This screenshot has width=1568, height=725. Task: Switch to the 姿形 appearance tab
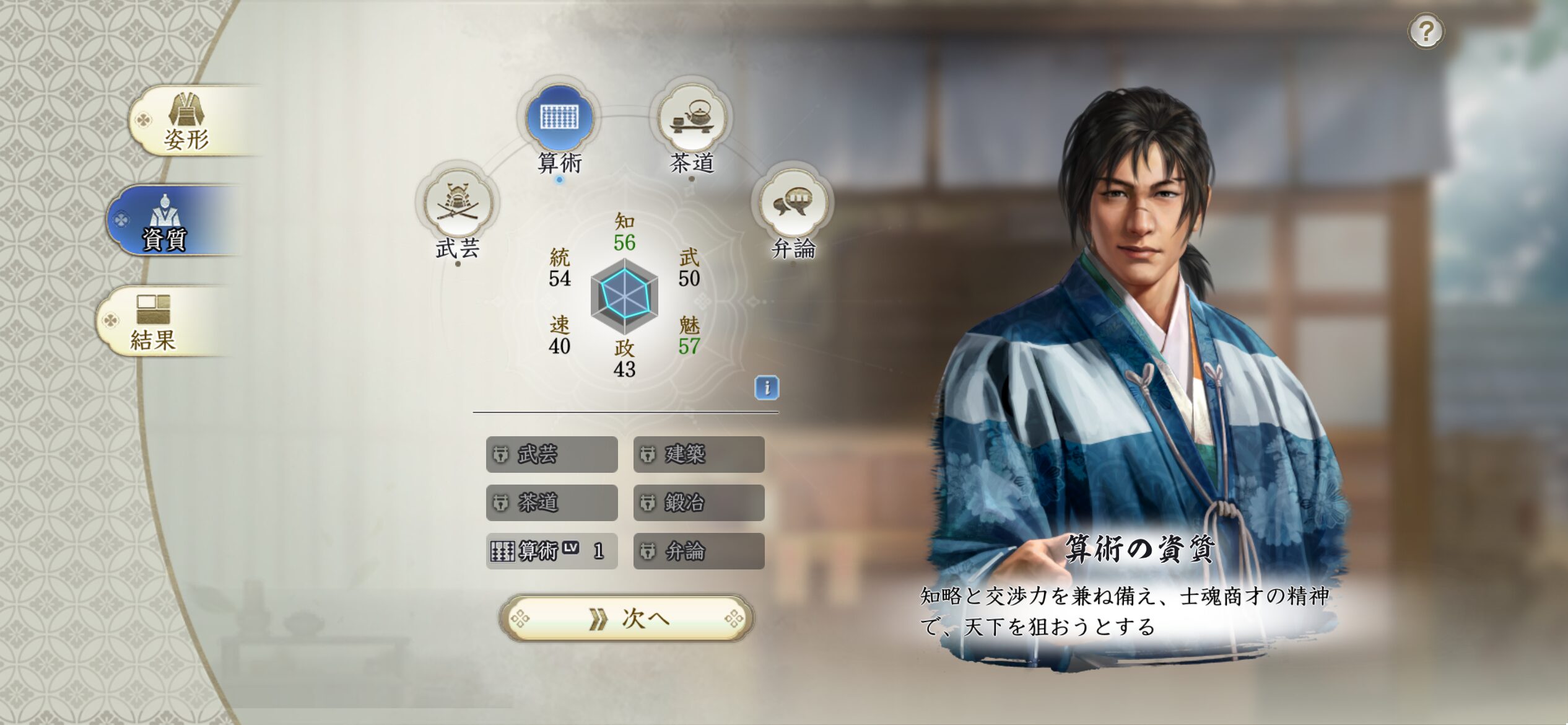(x=186, y=121)
